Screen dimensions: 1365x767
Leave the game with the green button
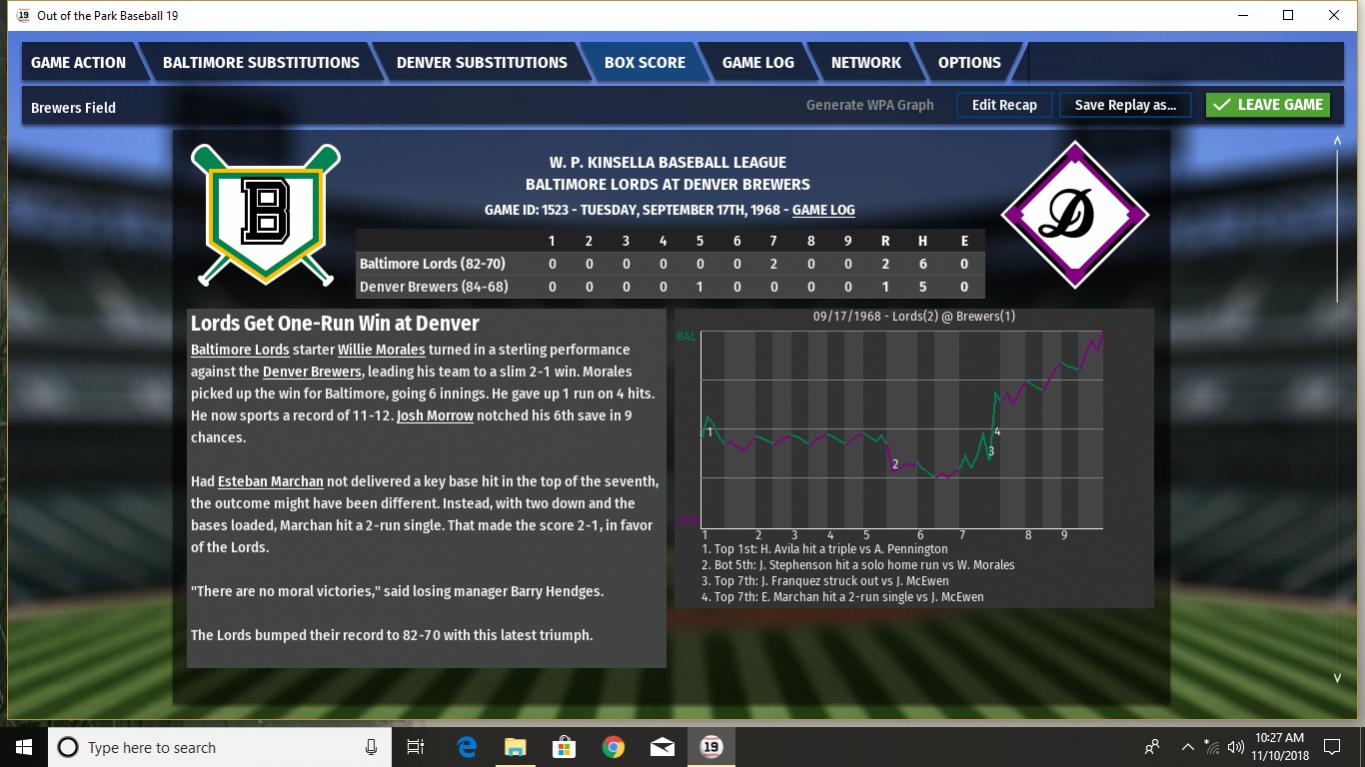[1268, 105]
